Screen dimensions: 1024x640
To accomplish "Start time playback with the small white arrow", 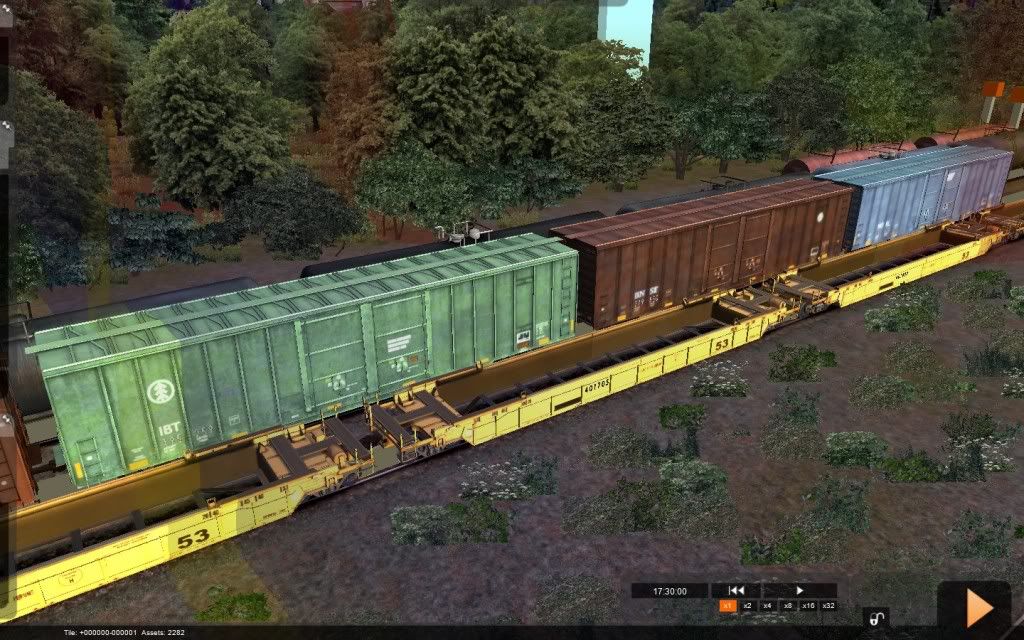I will [x=799, y=591].
